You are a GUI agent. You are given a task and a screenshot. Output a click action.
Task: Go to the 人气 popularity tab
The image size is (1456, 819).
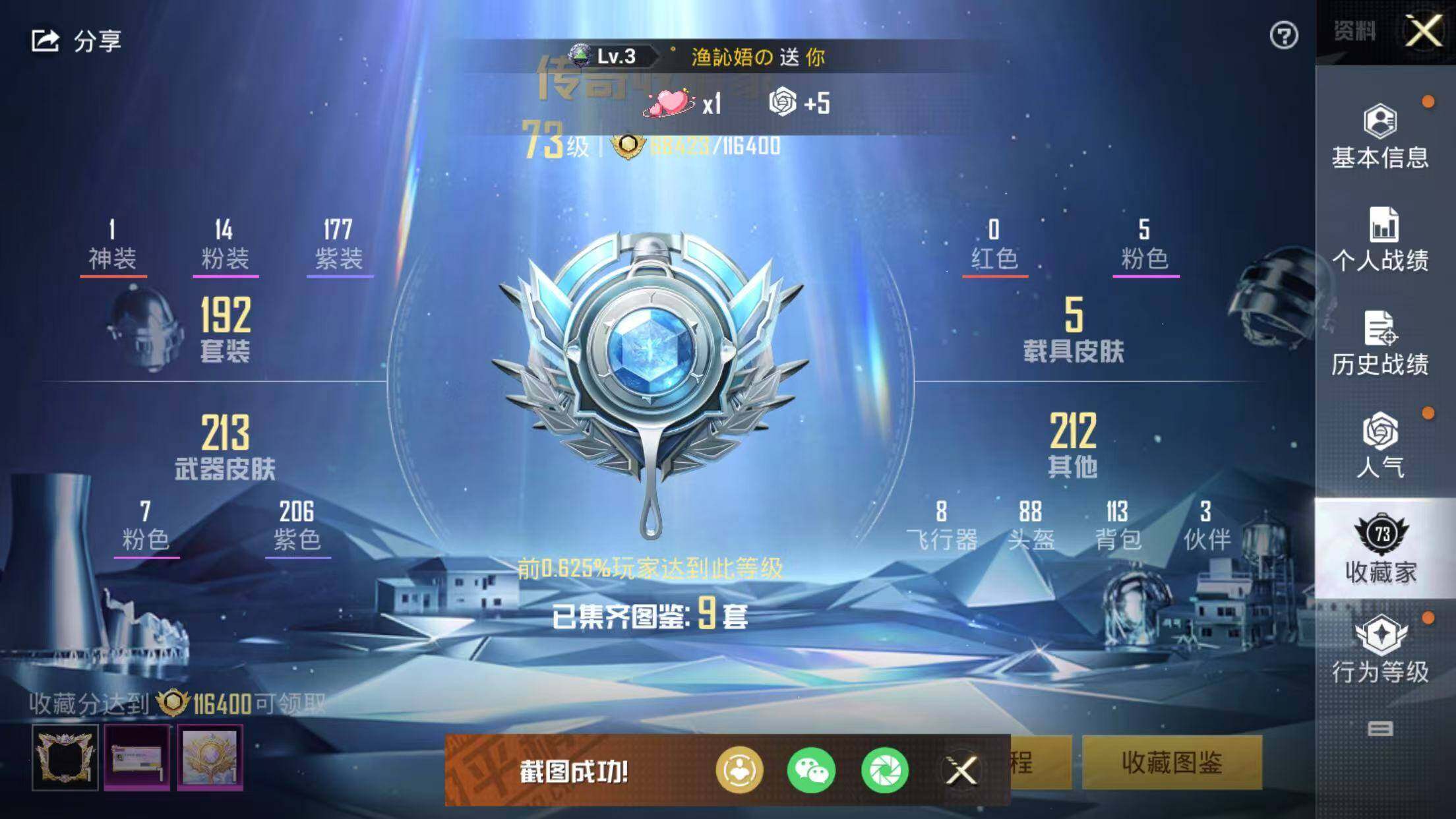coord(1380,445)
